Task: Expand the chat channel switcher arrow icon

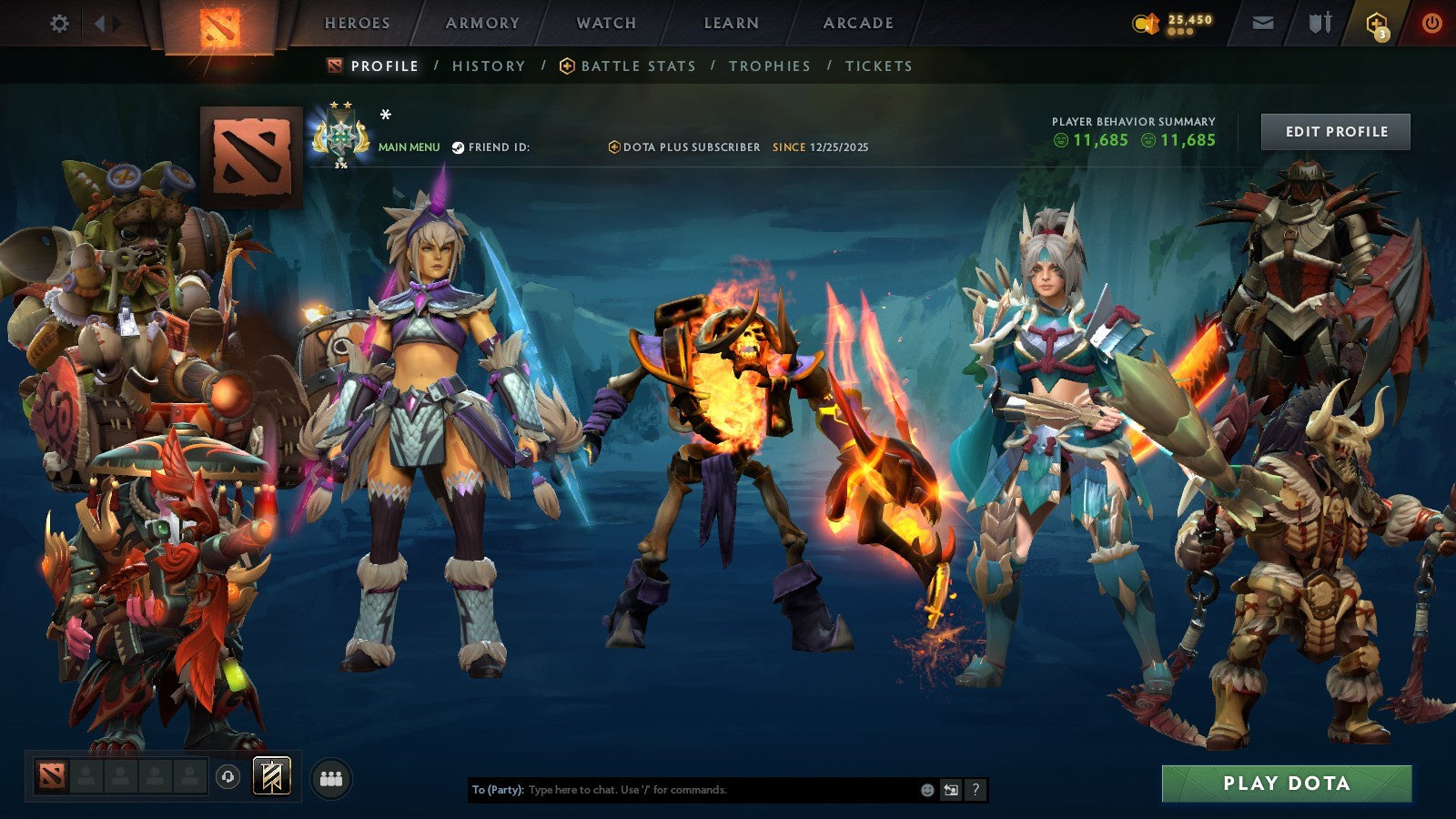Action: [950, 790]
